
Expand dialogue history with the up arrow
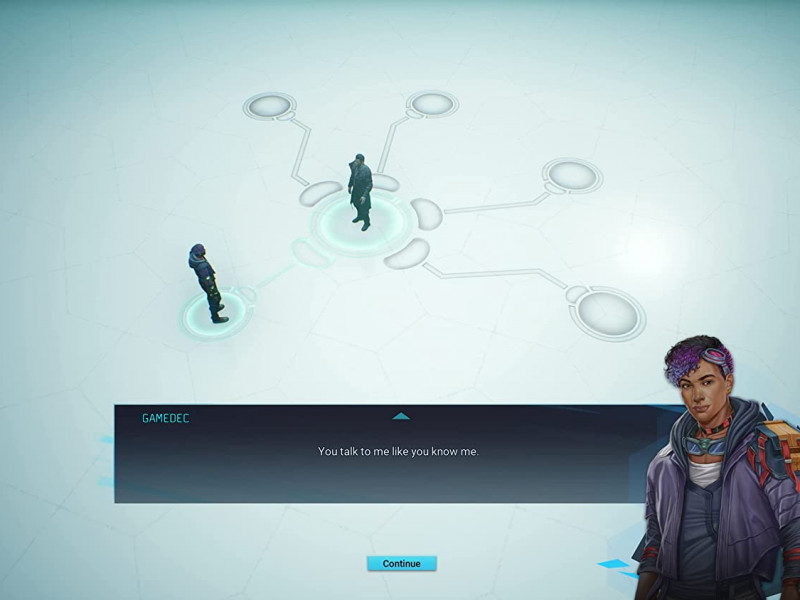click(401, 415)
